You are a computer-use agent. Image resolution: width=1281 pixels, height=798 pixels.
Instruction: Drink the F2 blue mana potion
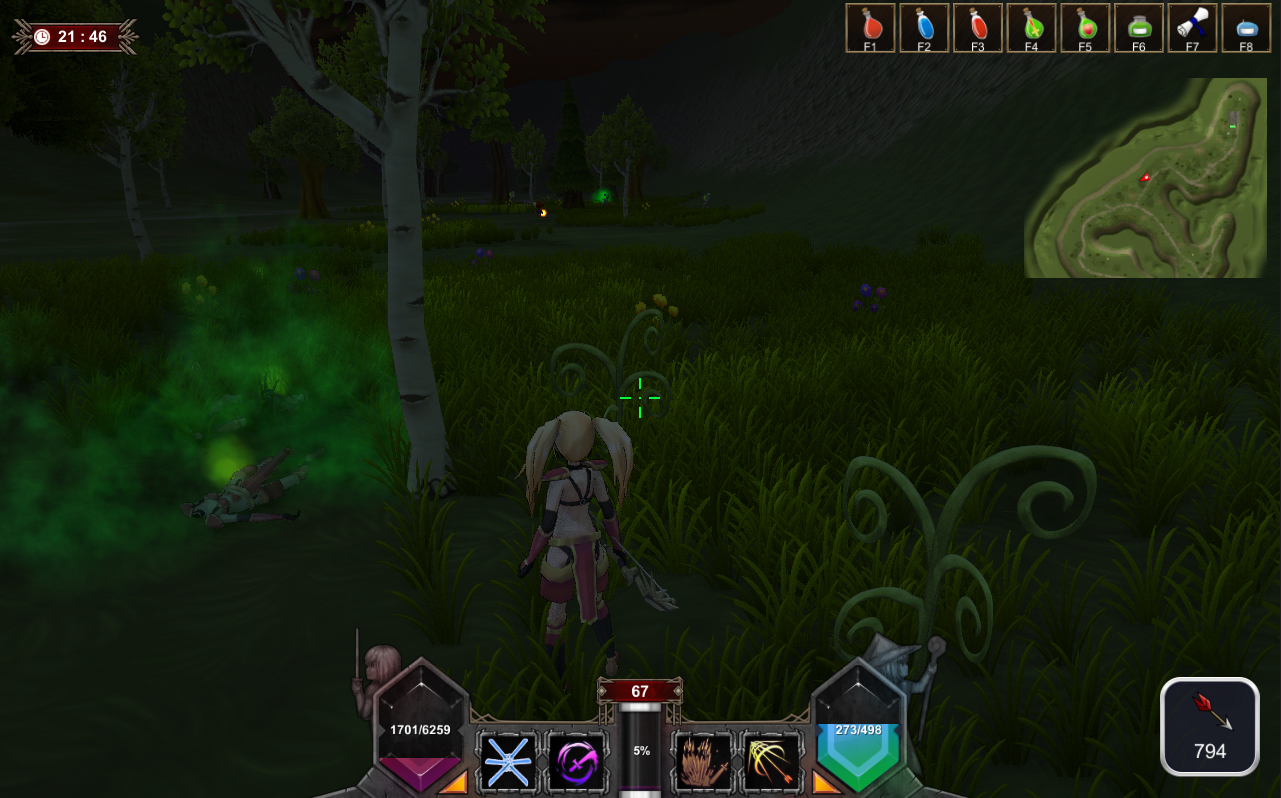pyautogui.click(x=924, y=27)
